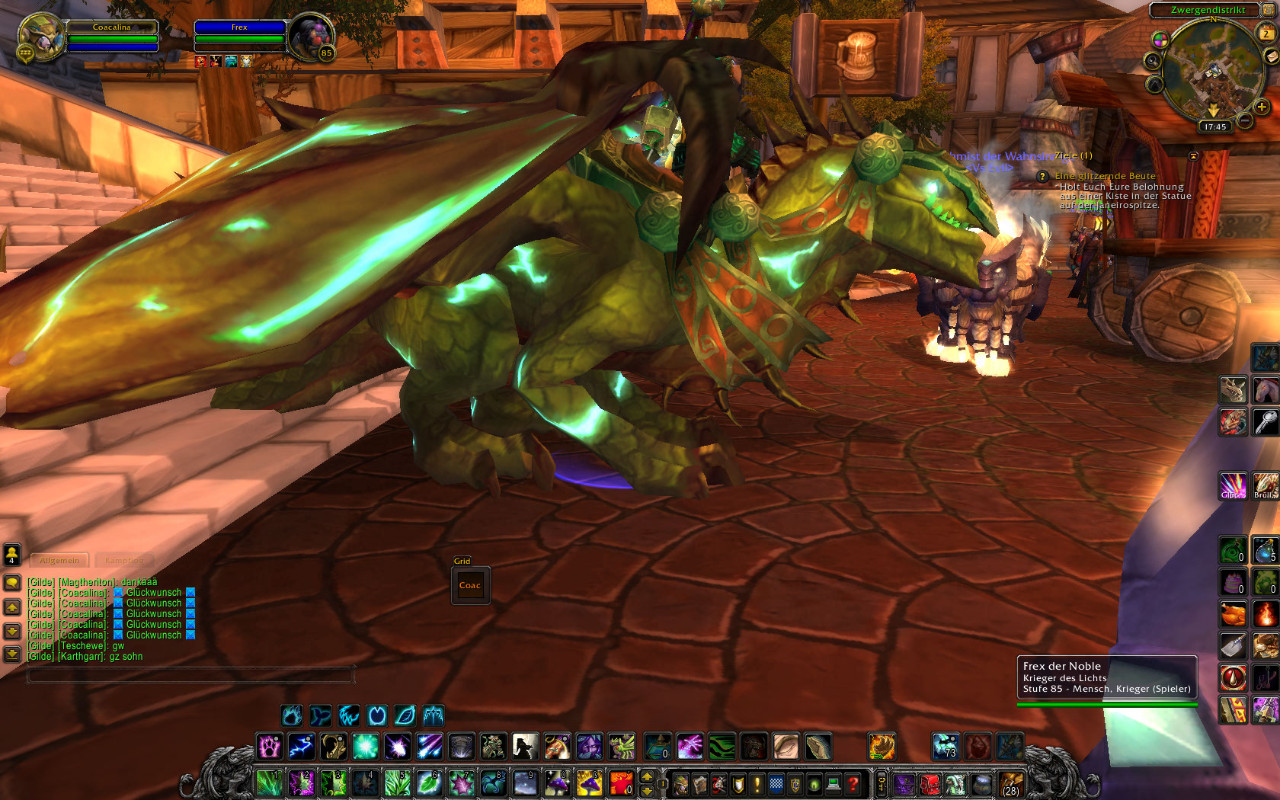Open the calendar showing day 2
This screenshot has width=1280, height=800.
pyautogui.click(x=1267, y=32)
